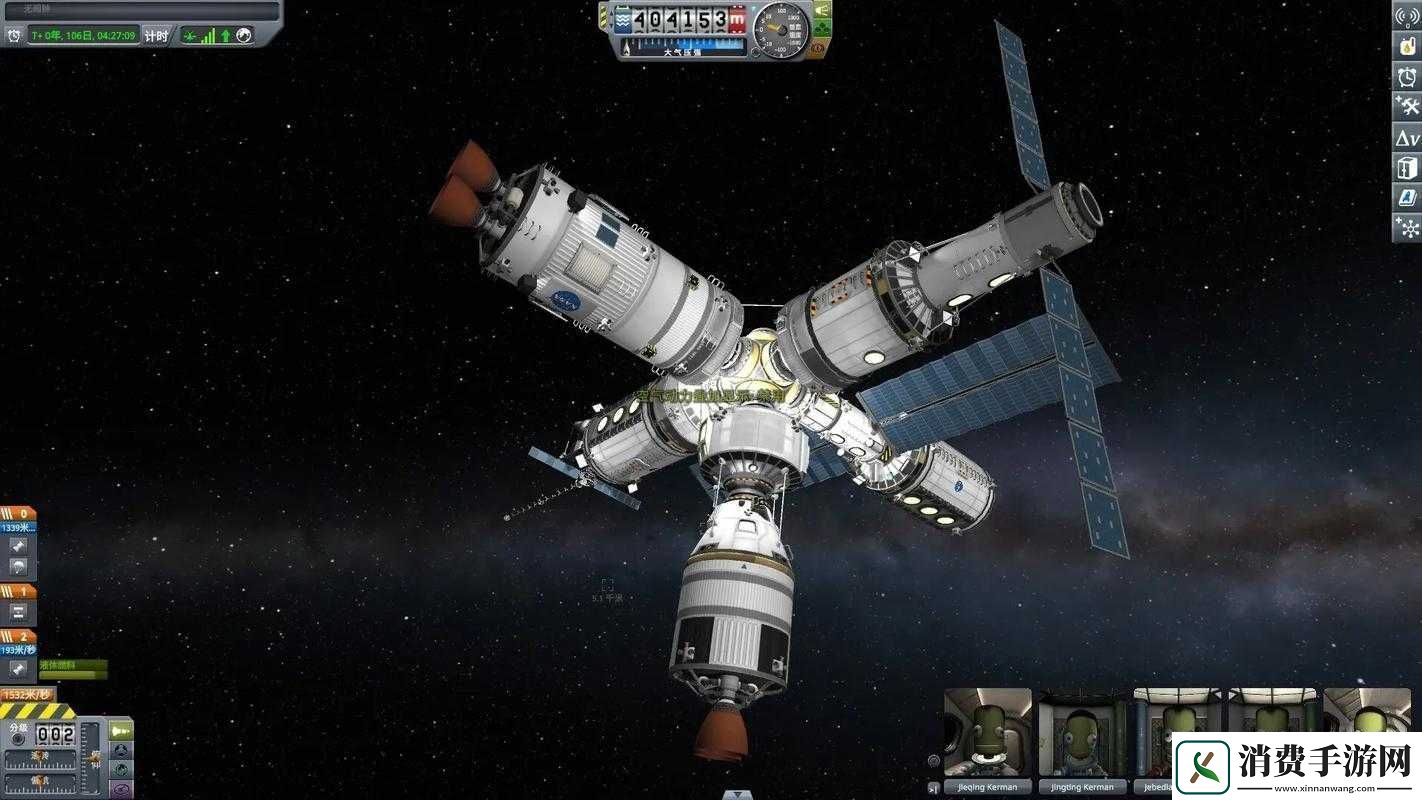This screenshot has height=800, width=1422.
Task: Click the alarm clock icon beside mission time
Action: (x=15, y=36)
